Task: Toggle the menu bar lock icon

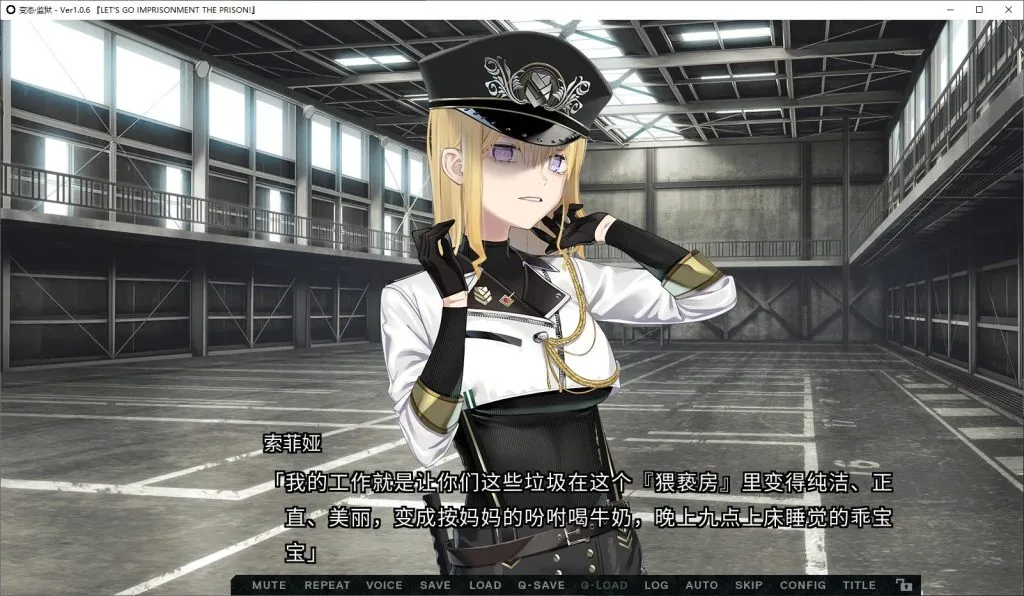Action: (x=904, y=585)
